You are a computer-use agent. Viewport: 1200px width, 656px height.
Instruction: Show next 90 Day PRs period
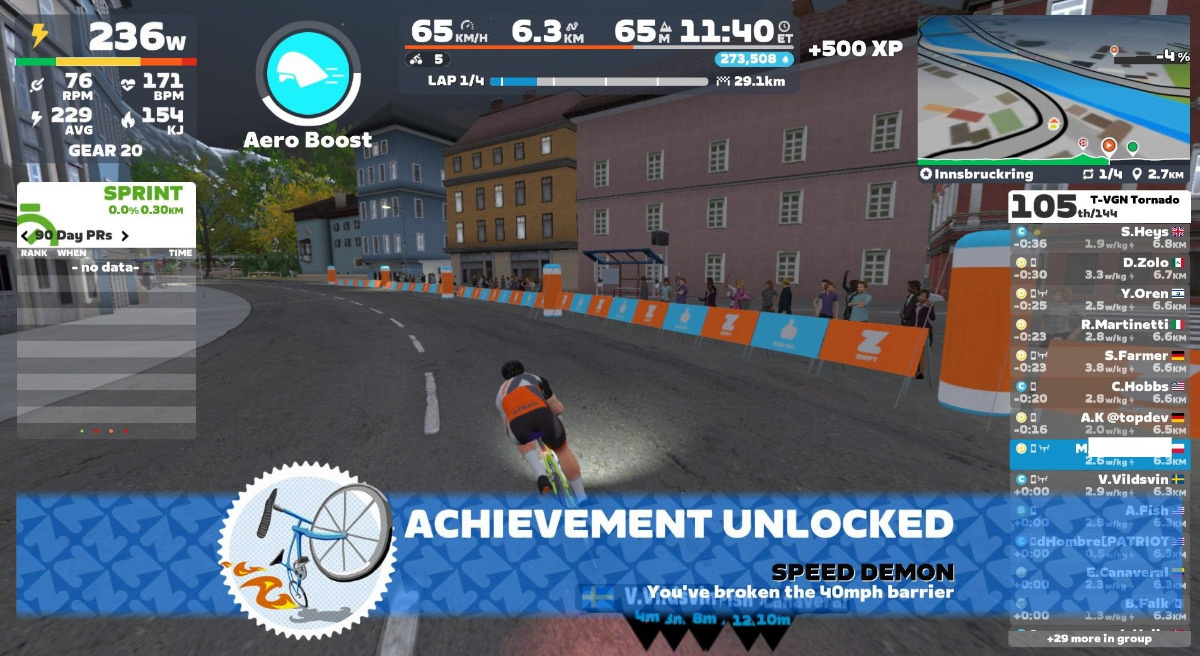coord(124,236)
